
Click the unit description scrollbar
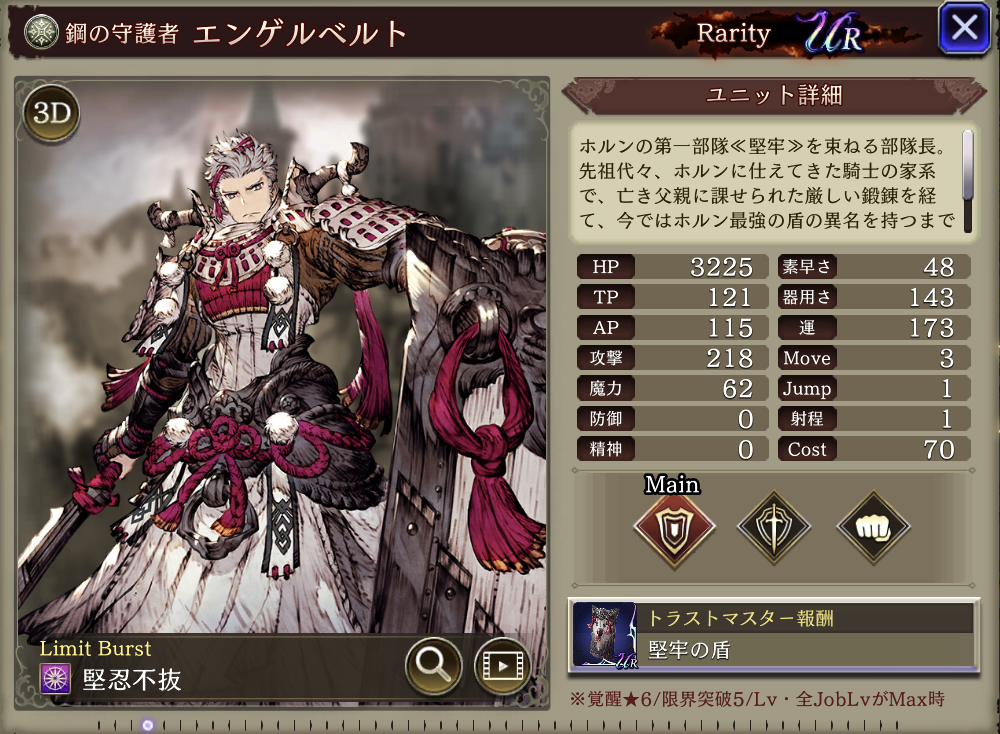point(967,165)
